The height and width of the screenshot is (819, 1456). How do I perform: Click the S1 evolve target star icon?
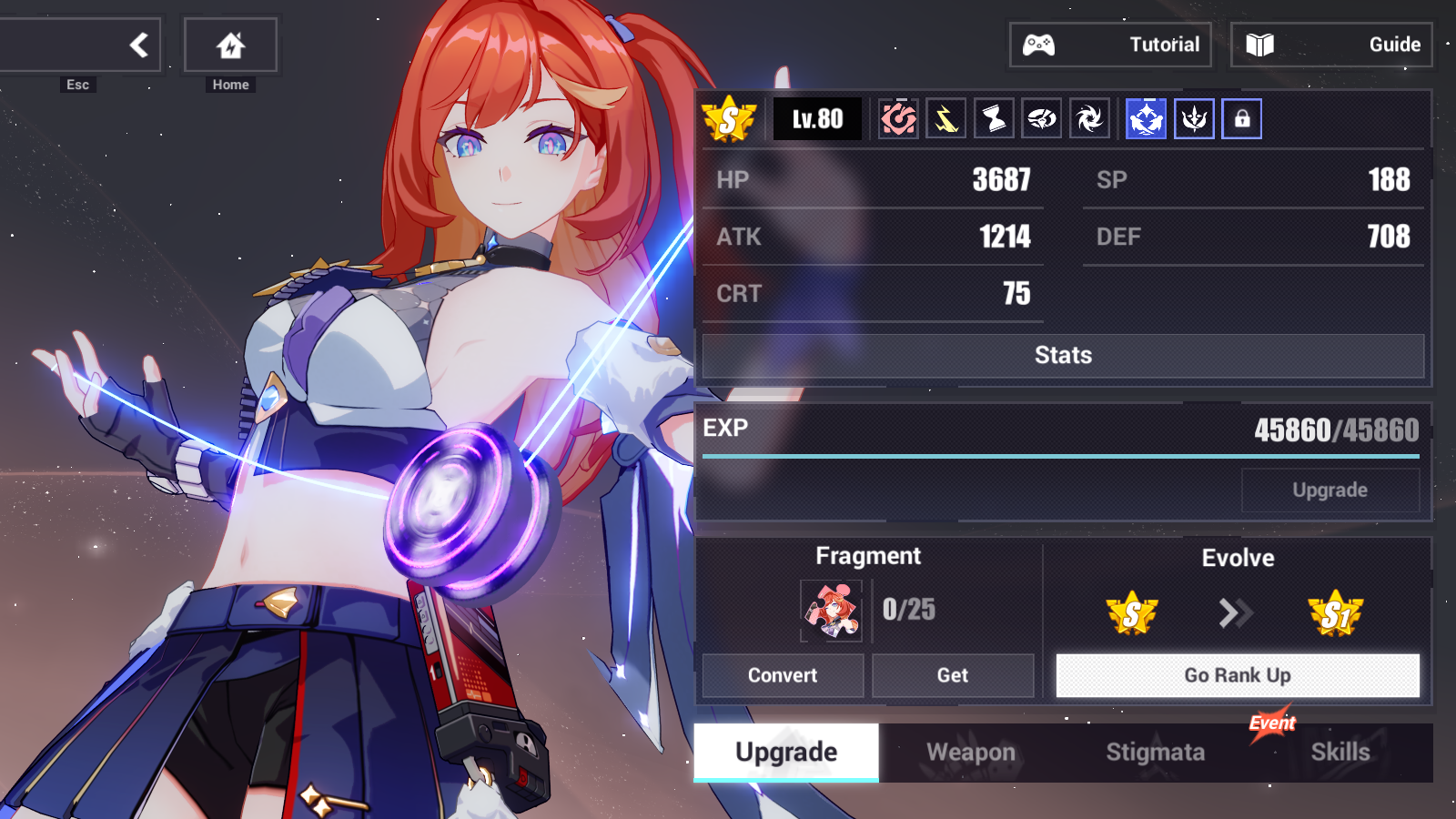tap(1337, 613)
